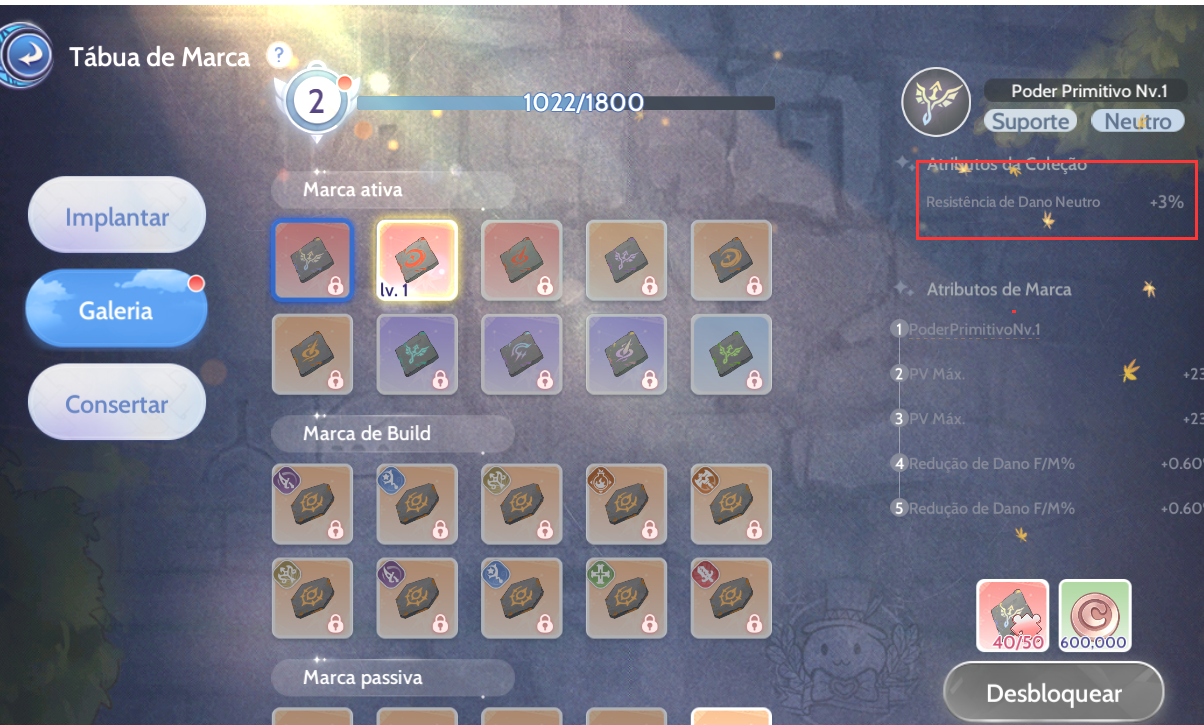Image resolution: width=1204 pixels, height=725 pixels.
Task: Open the 40/50 mark fragment item
Action: [x=1013, y=615]
